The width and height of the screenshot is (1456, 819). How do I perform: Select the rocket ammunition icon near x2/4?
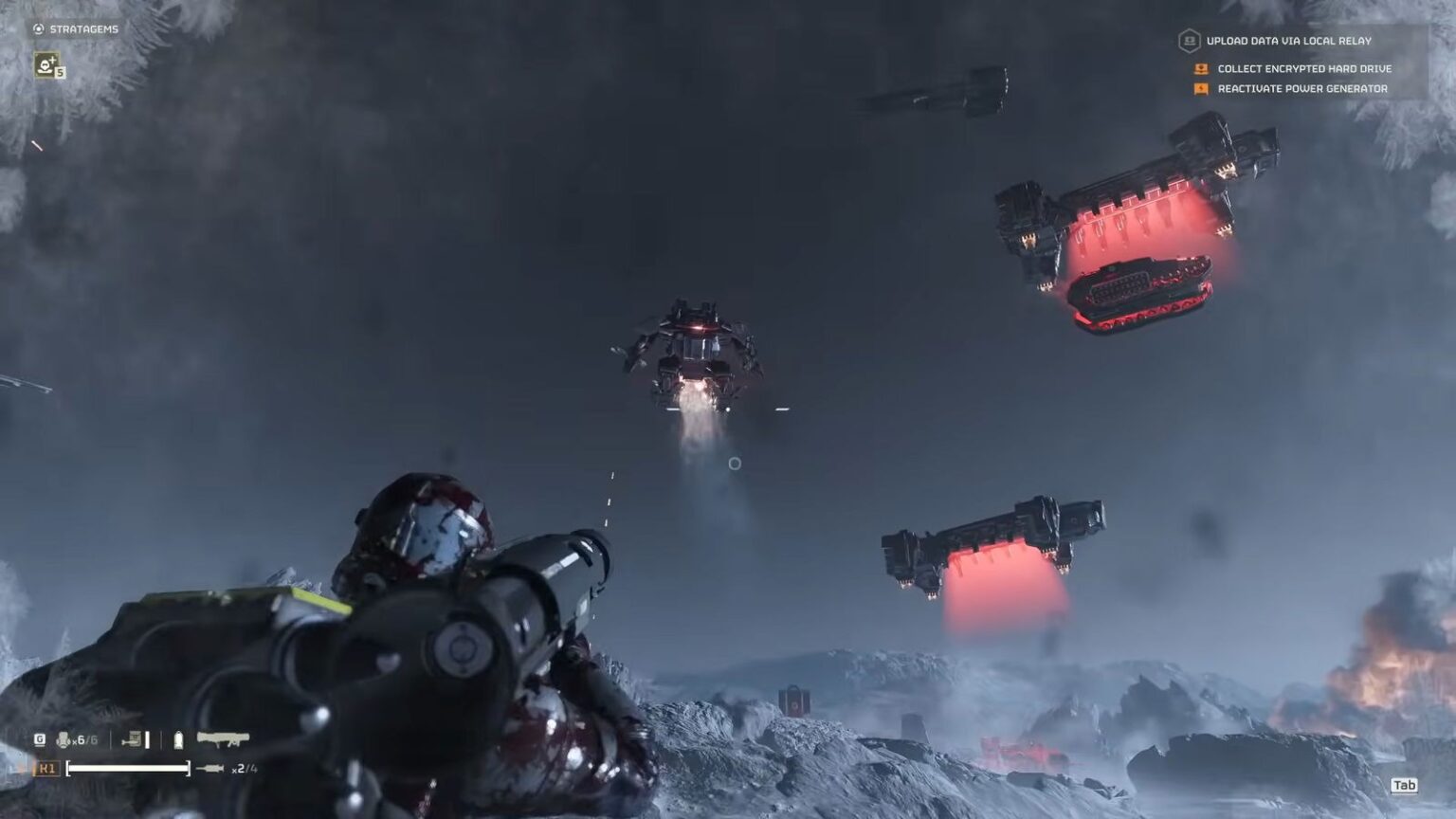coord(210,768)
